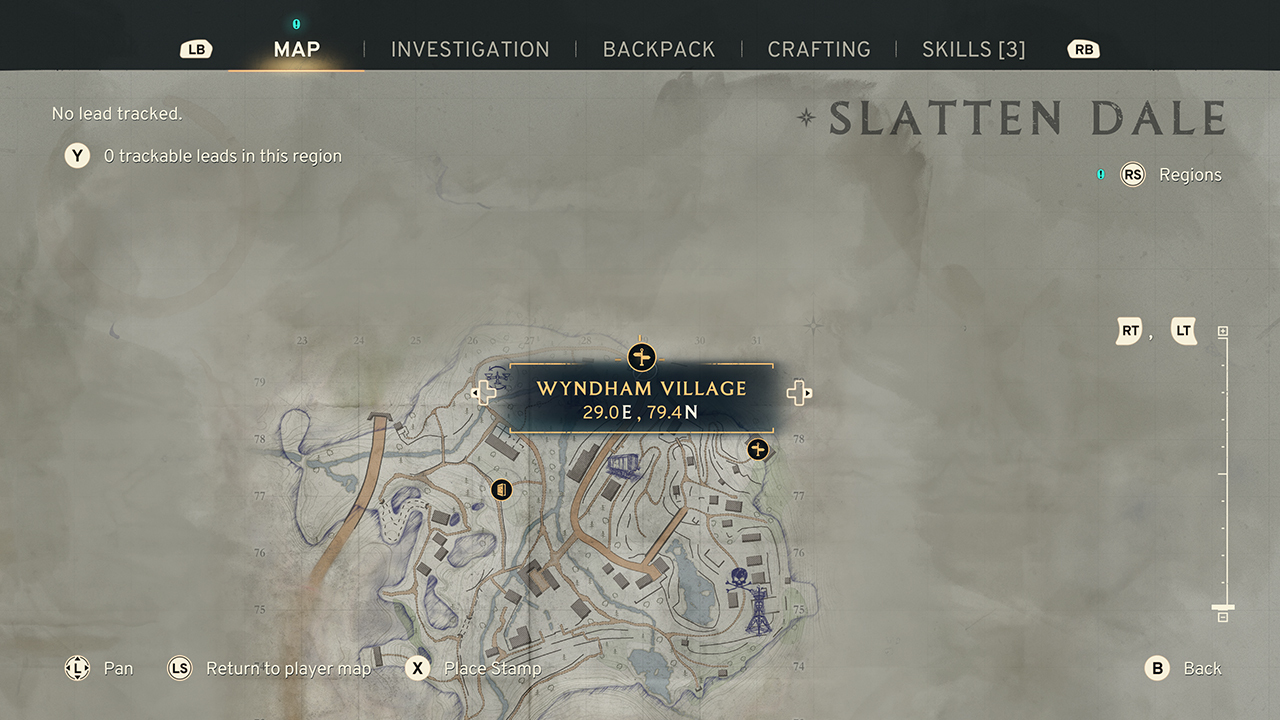The width and height of the screenshot is (1280, 720).
Task: Select the Map tab
Action: (x=297, y=49)
